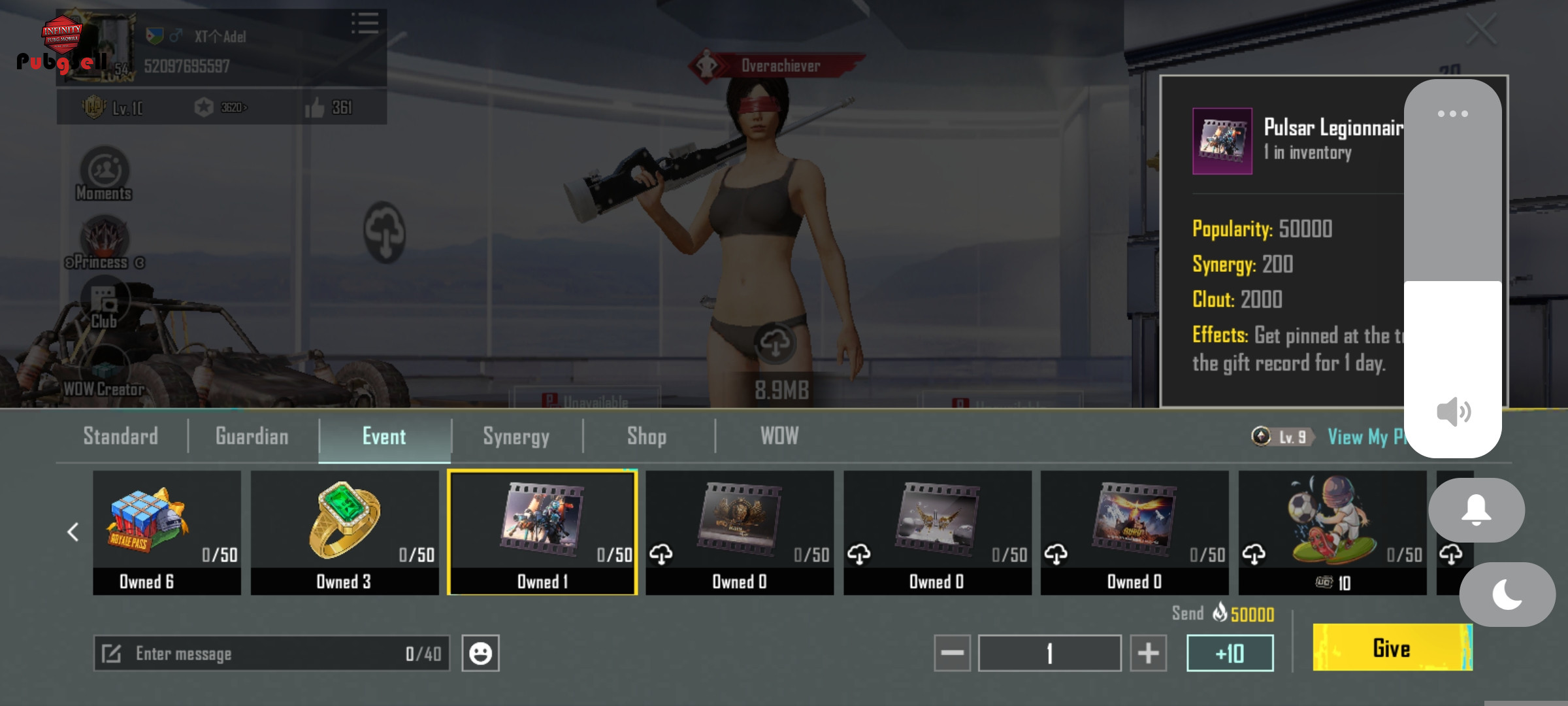Switch to the Standard gift tab
The width and height of the screenshot is (1568, 706).
coord(121,436)
